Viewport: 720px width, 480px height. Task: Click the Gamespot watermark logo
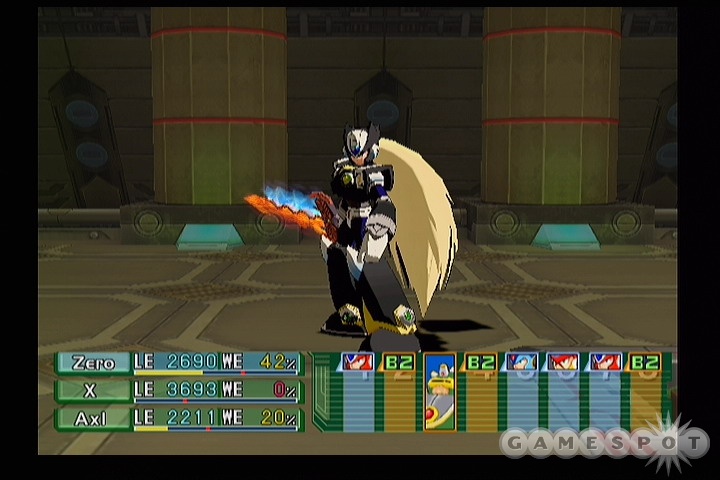point(604,441)
